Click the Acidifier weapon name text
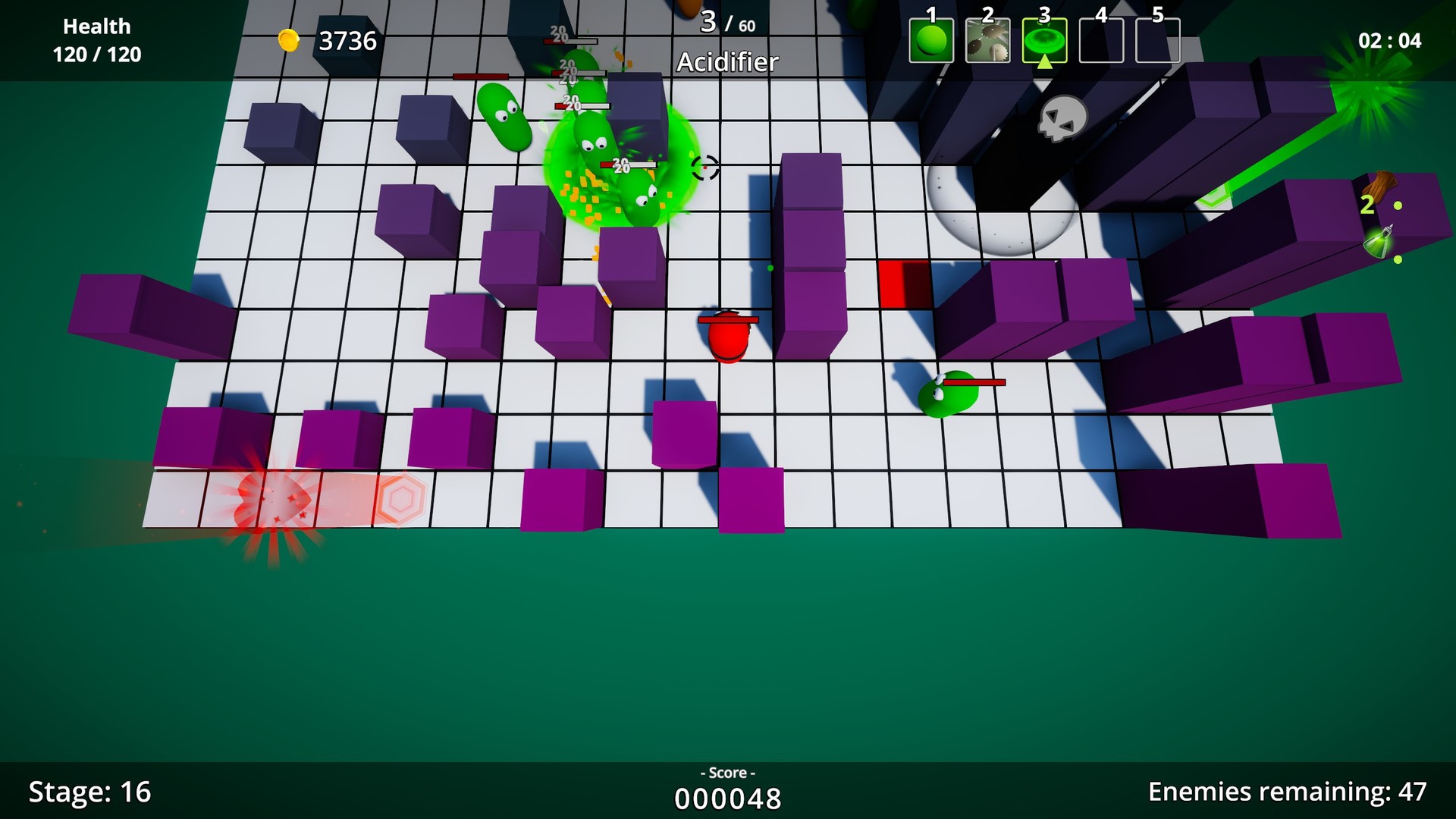 coord(727,62)
